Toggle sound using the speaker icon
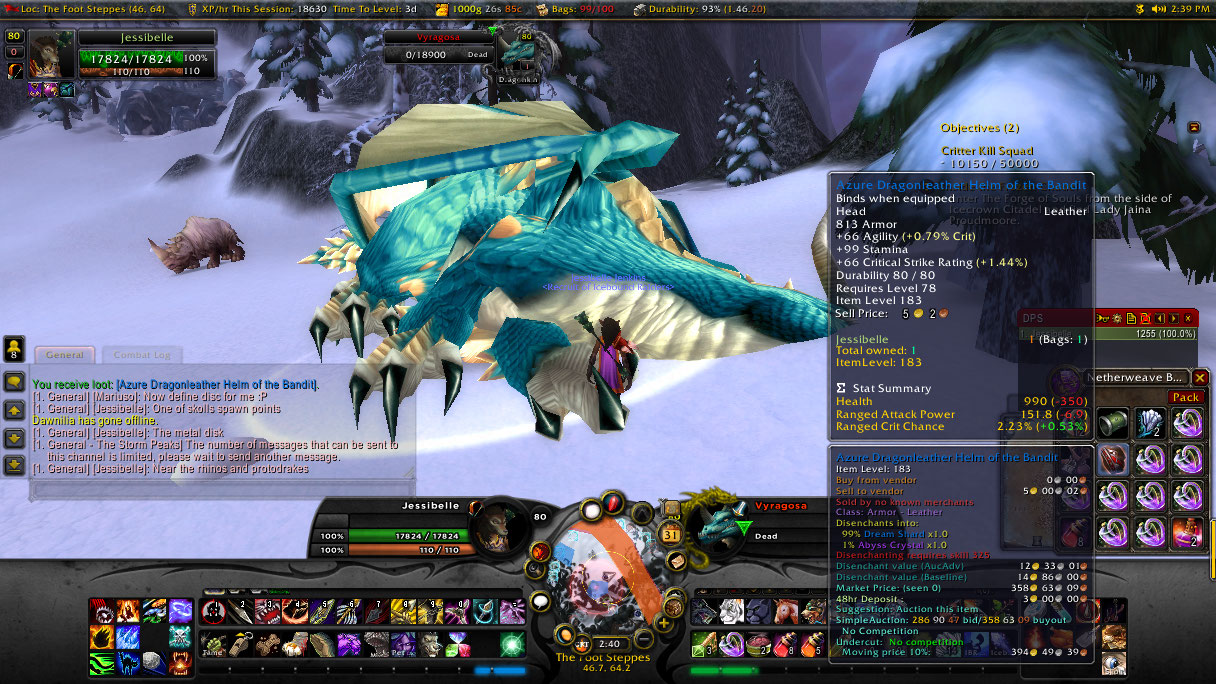Viewport: 1216px width, 684px height. [x=1158, y=8]
